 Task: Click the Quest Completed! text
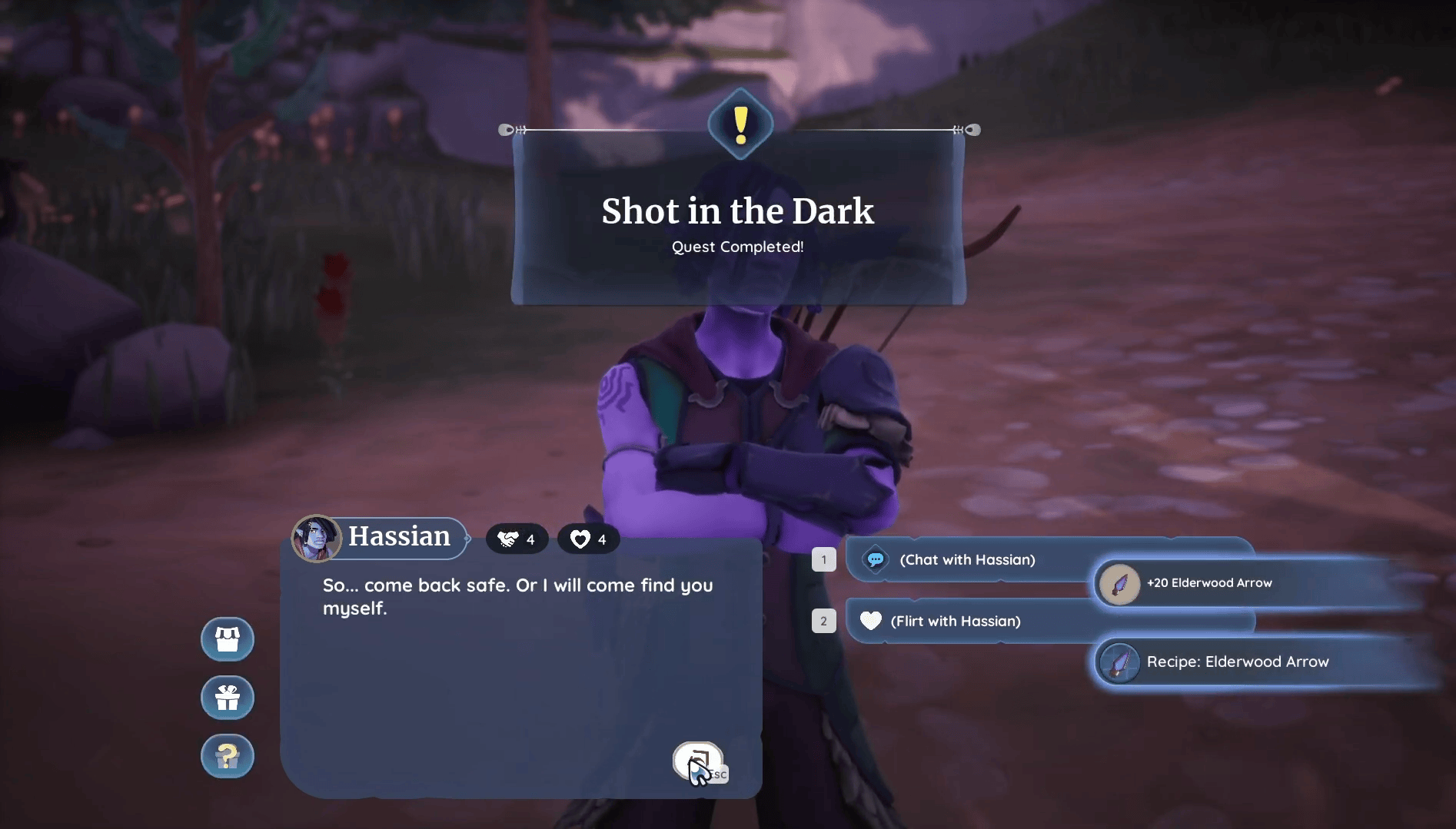(737, 247)
